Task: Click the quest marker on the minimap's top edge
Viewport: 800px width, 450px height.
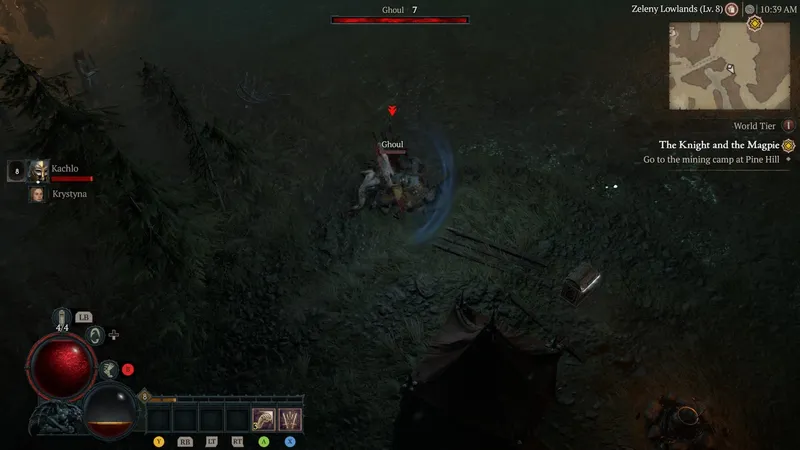Action: [754, 23]
